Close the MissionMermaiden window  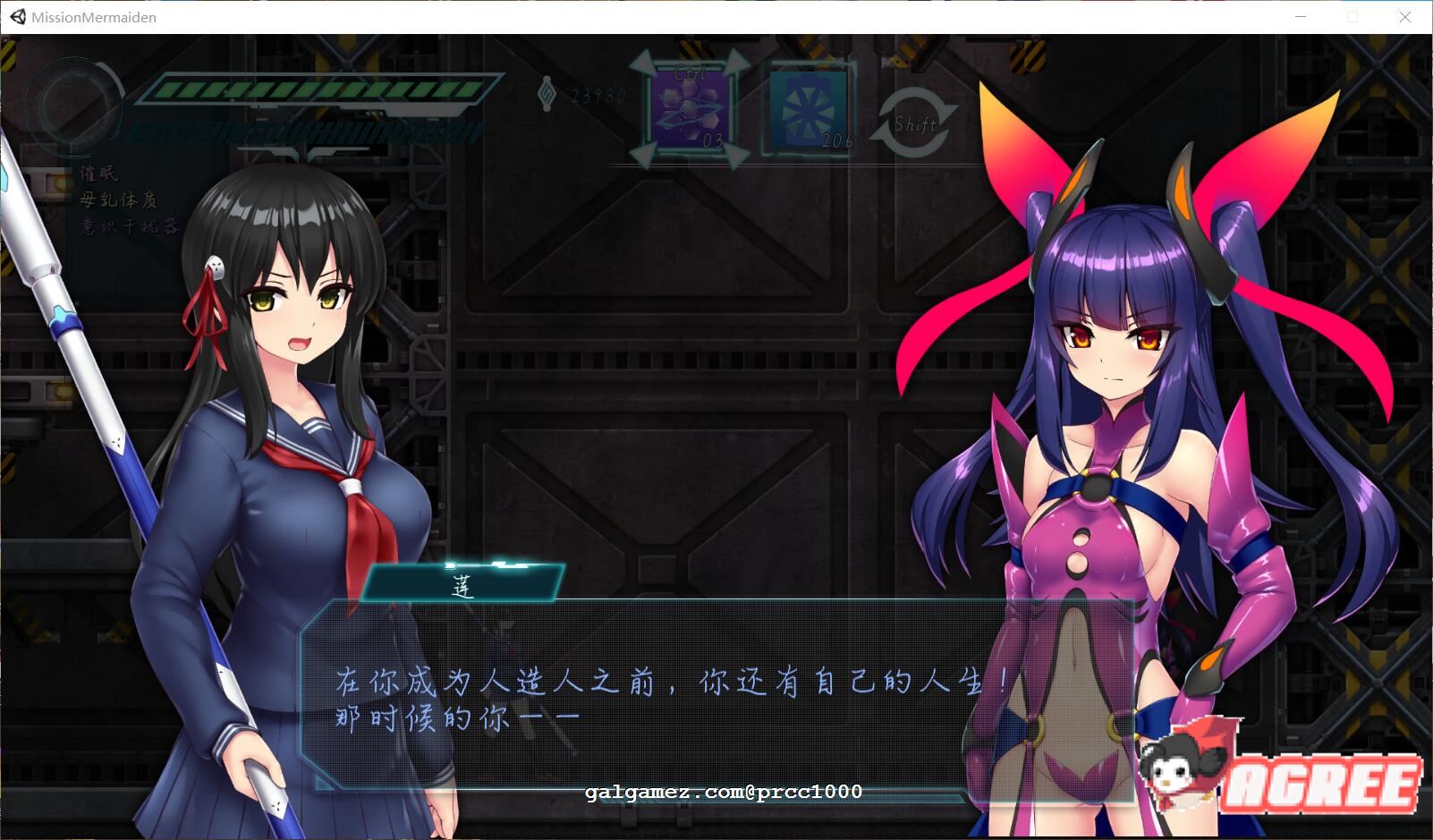pyautogui.click(x=1404, y=17)
